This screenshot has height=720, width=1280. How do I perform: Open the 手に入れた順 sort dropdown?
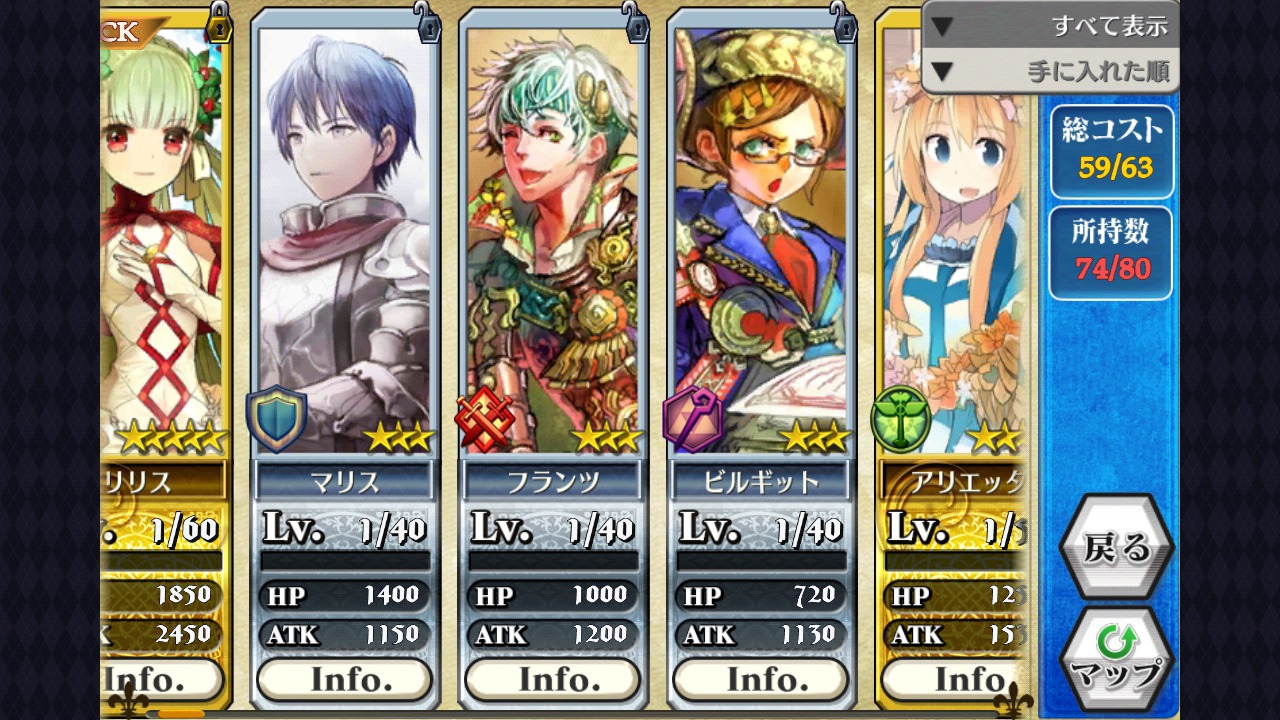pos(1050,71)
